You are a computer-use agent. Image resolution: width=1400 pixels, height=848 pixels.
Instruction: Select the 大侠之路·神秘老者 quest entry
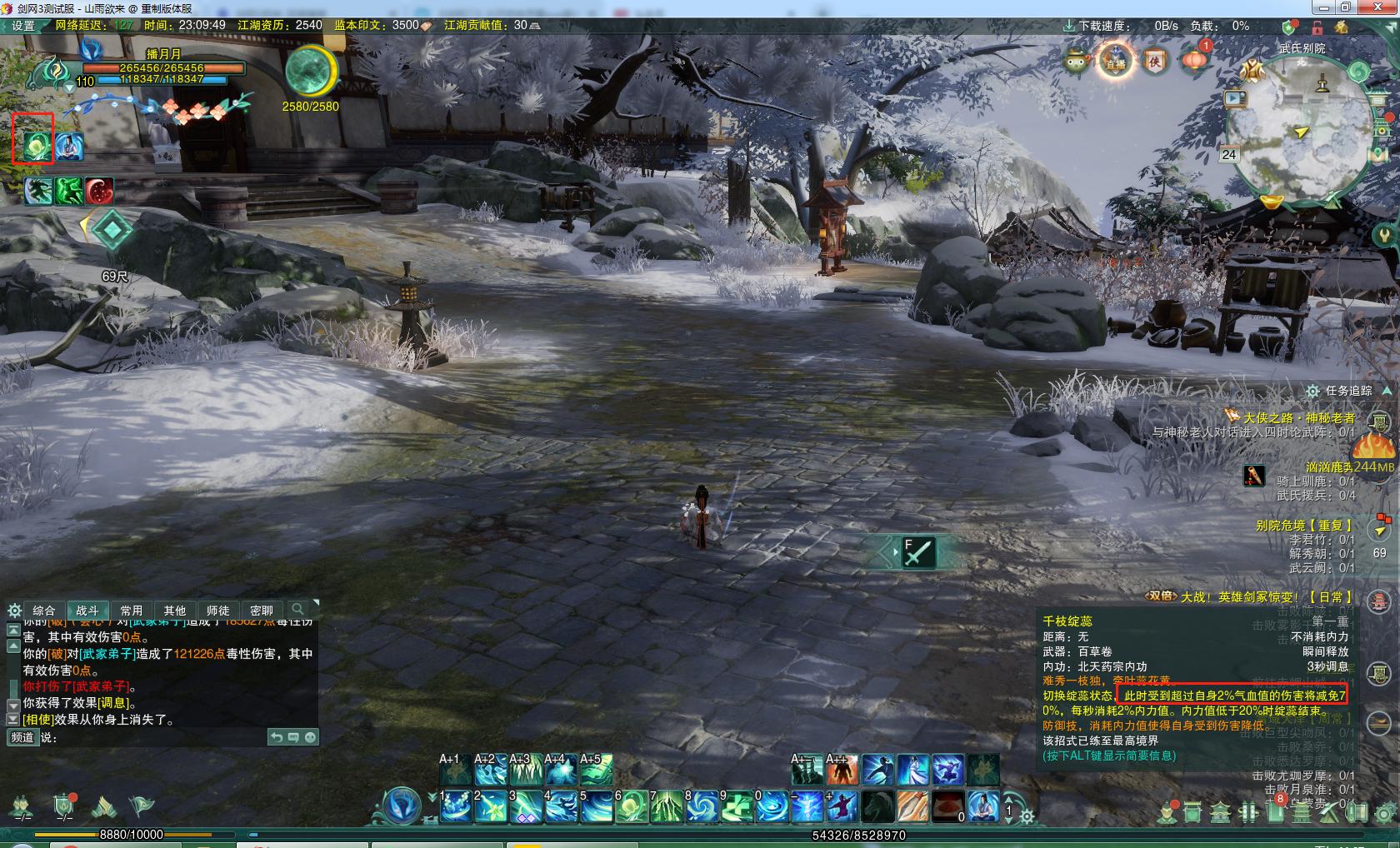[1298, 417]
